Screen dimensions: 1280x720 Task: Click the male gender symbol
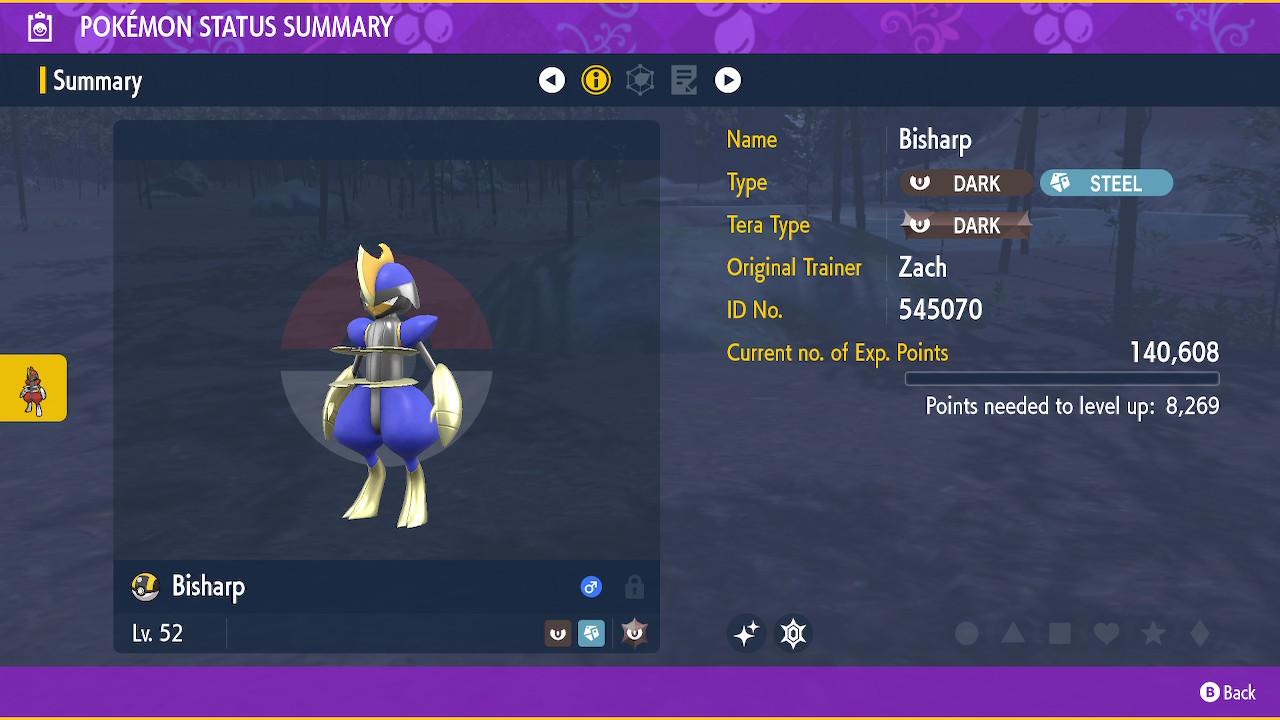pos(592,587)
